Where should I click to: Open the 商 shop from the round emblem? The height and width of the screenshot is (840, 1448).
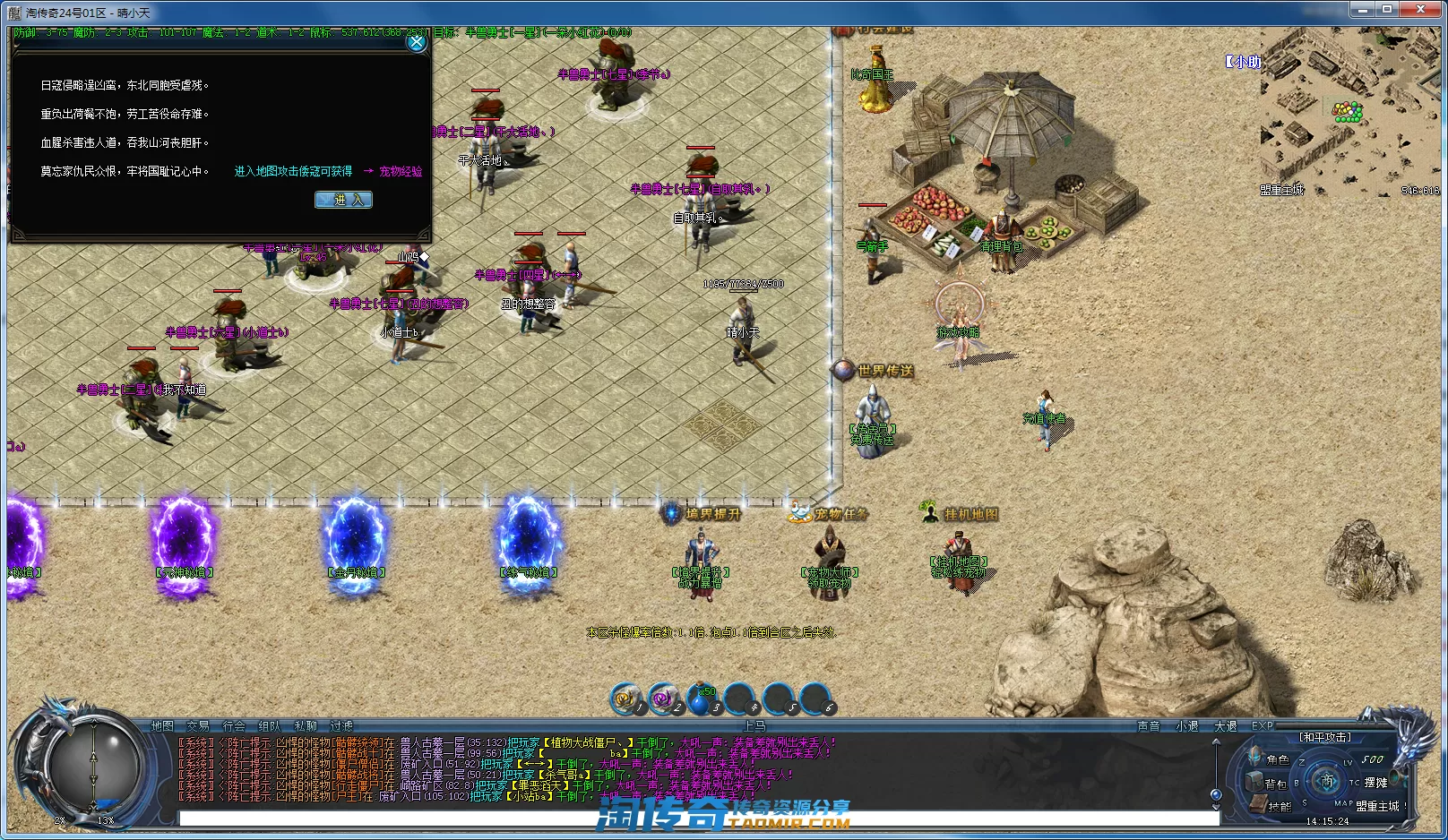pyautogui.click(x=1327, y=781)
